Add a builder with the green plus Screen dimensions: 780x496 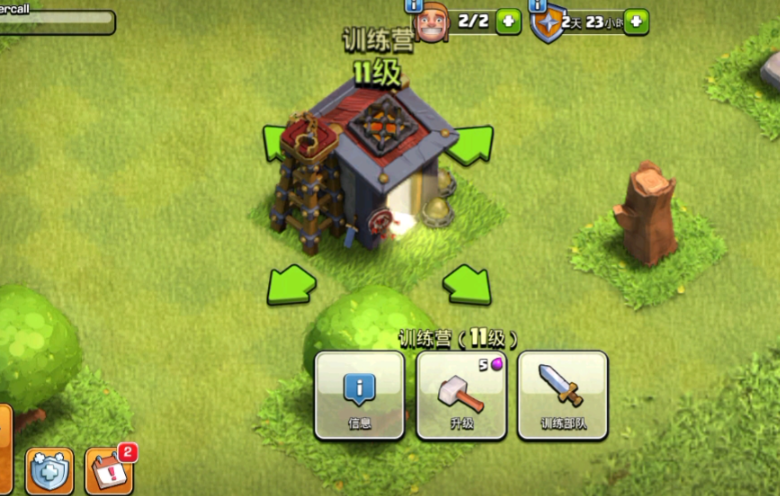click(508, 21)
